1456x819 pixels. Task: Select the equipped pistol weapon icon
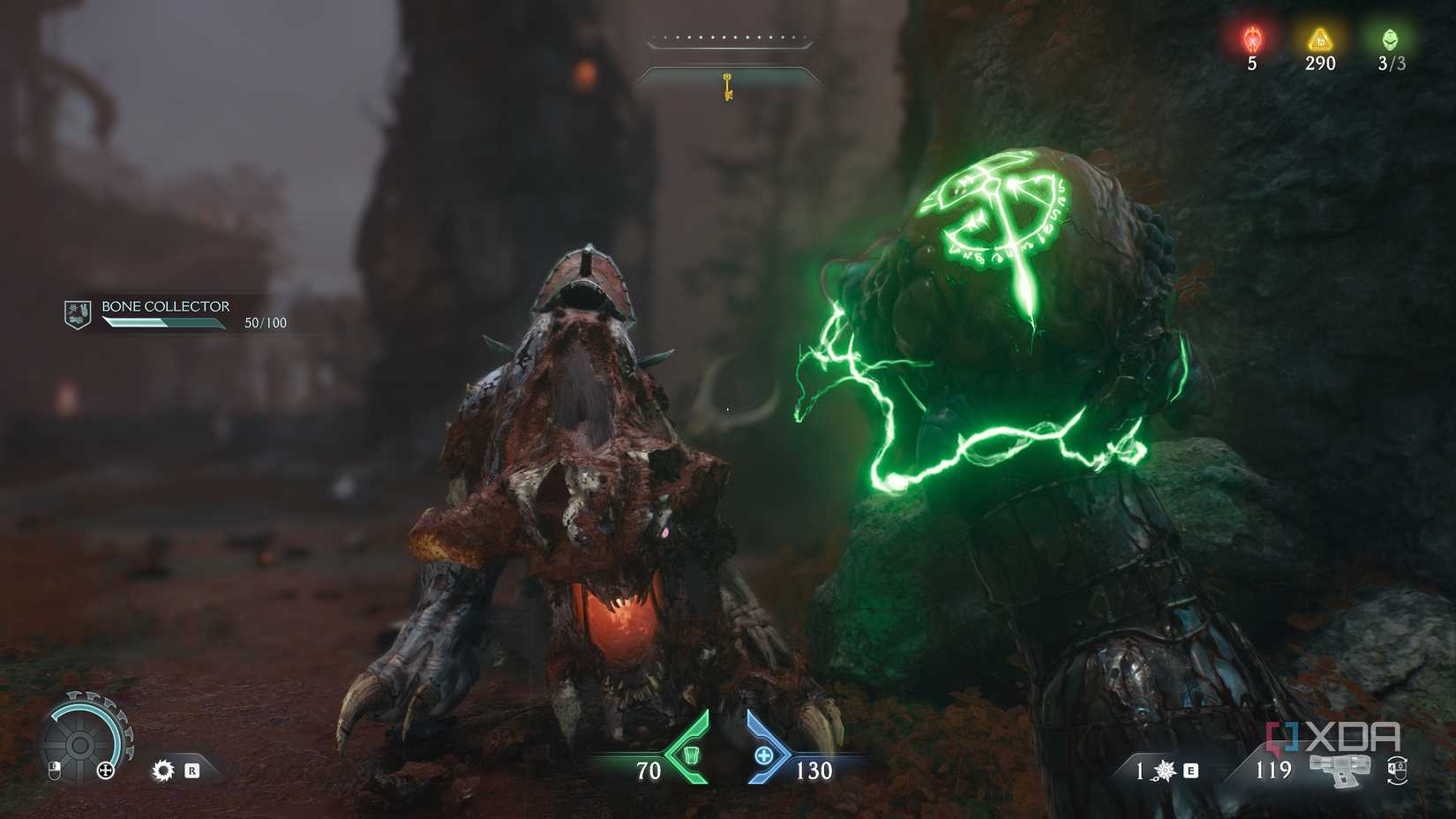pos(1340,770)
